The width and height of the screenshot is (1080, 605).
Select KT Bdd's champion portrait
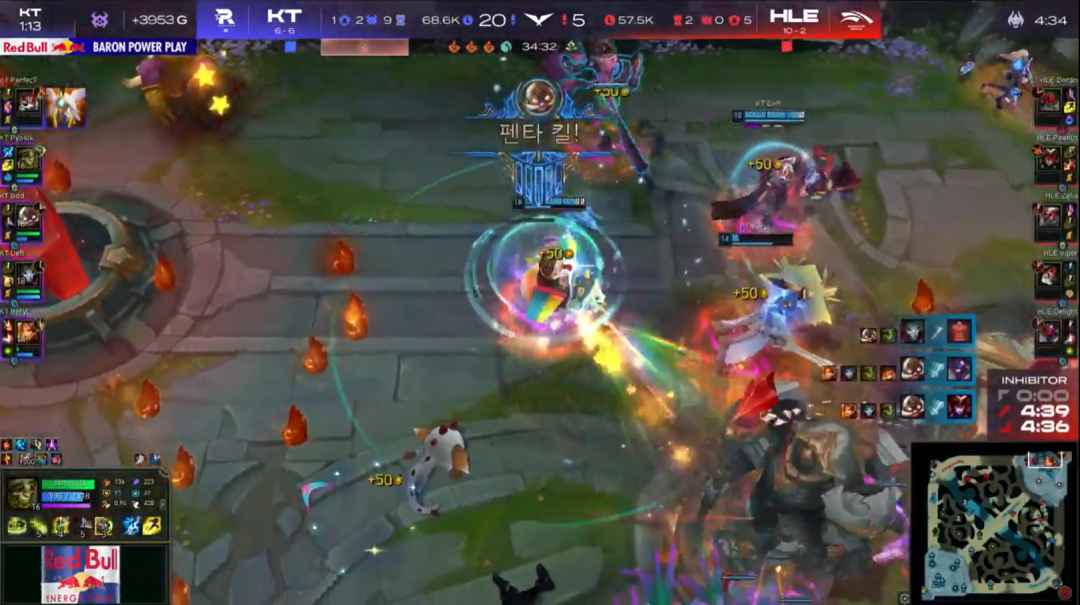[27, 217]
